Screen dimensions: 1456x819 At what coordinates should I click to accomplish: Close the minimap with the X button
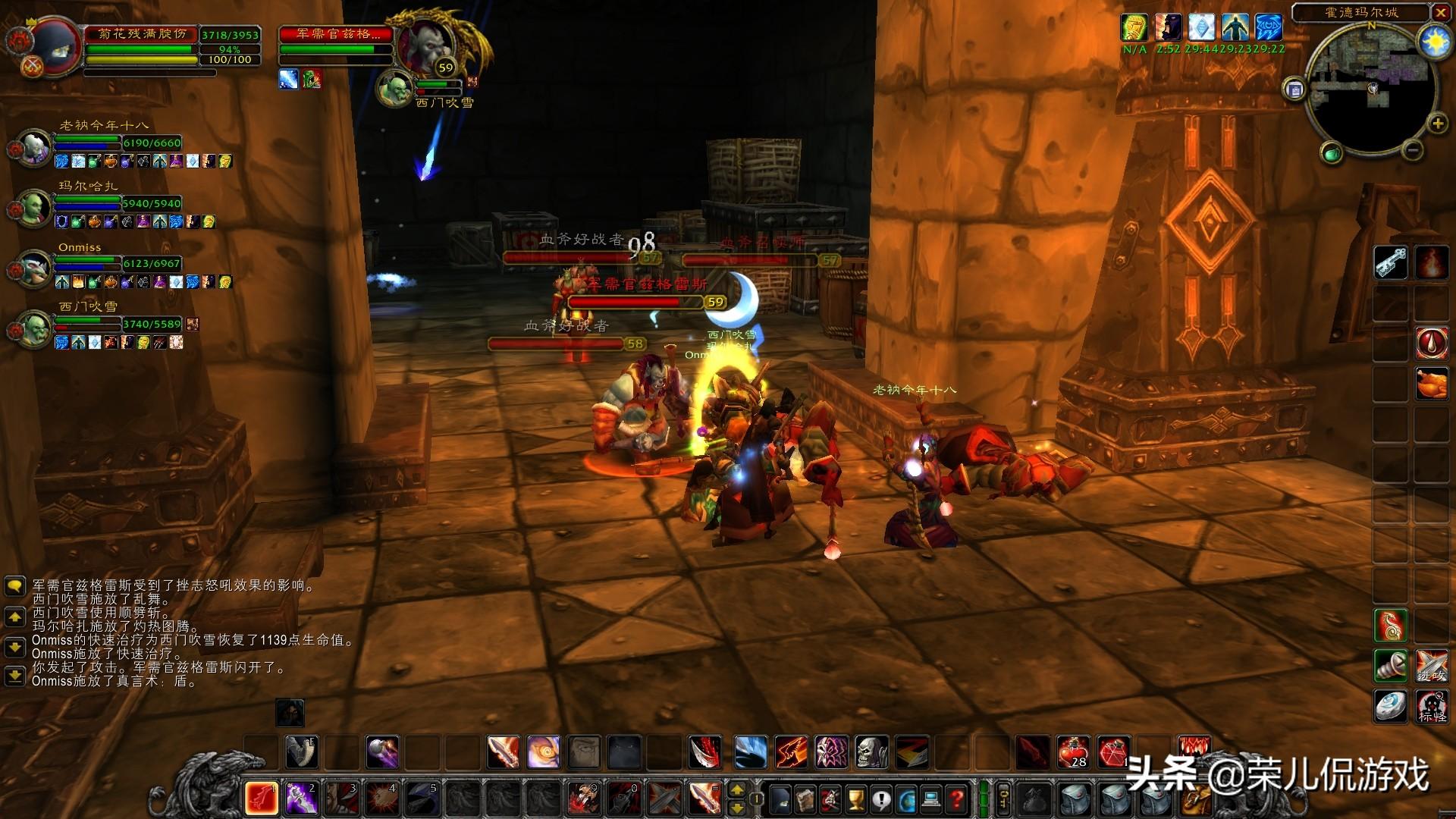1441,12
